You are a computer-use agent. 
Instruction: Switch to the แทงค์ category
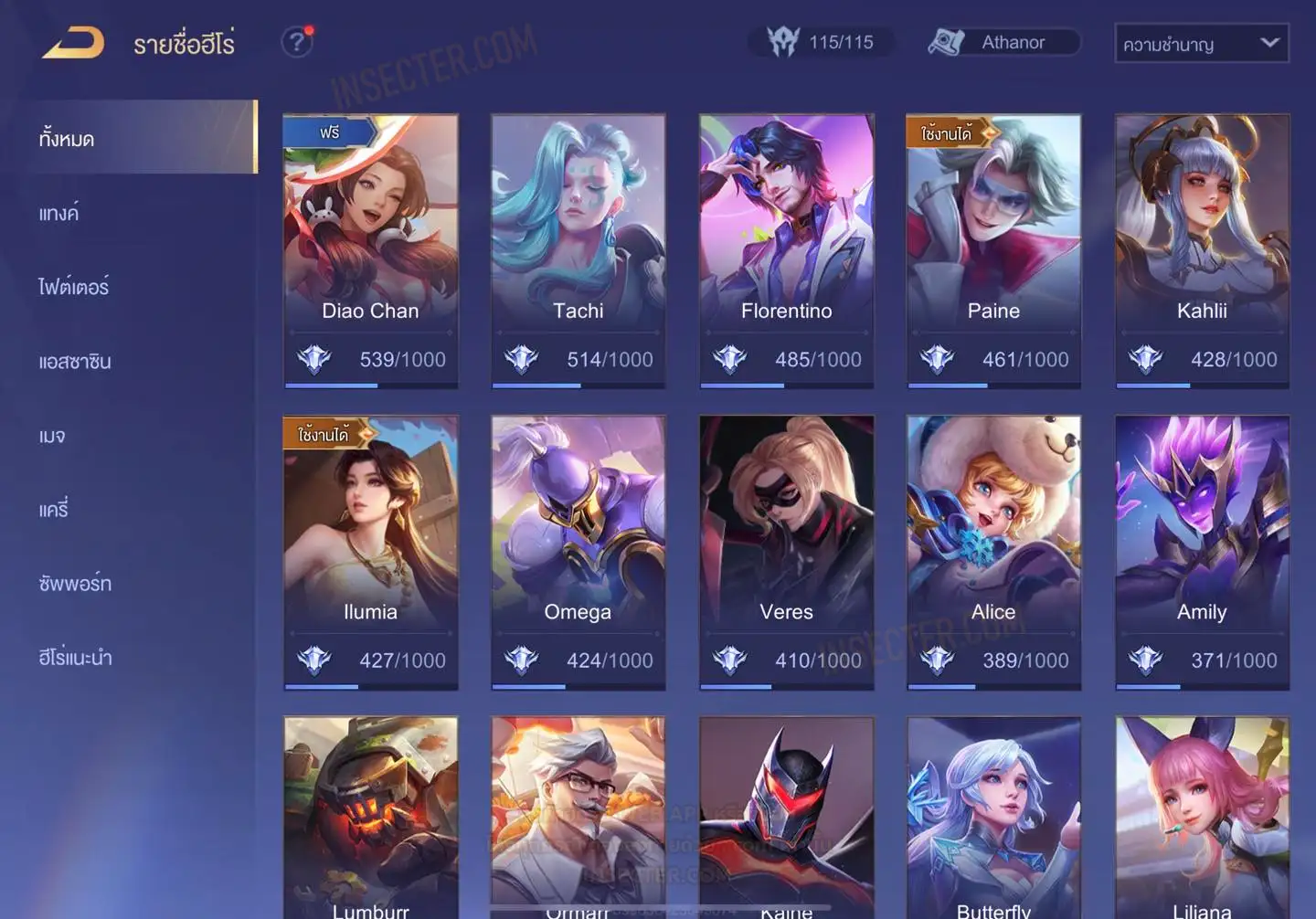59,213
